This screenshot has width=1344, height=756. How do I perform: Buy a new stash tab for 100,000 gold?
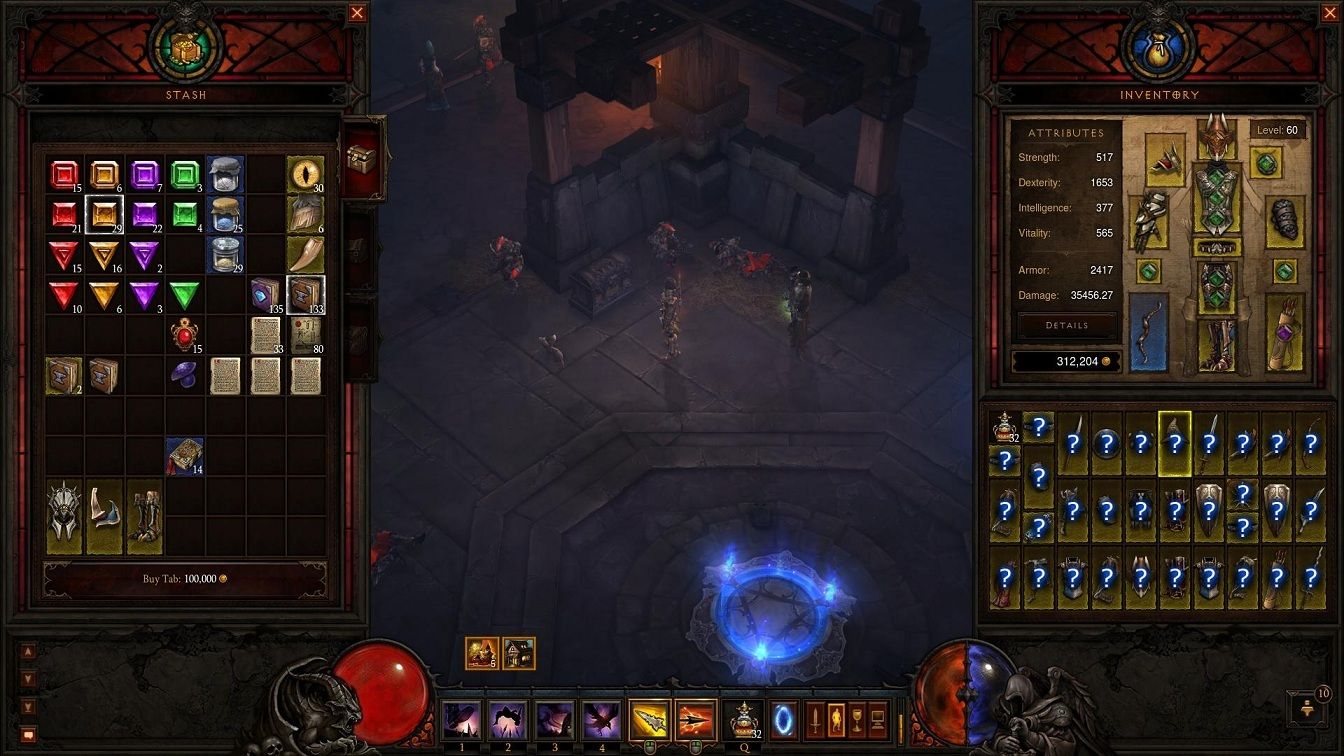tap(185, 578)
